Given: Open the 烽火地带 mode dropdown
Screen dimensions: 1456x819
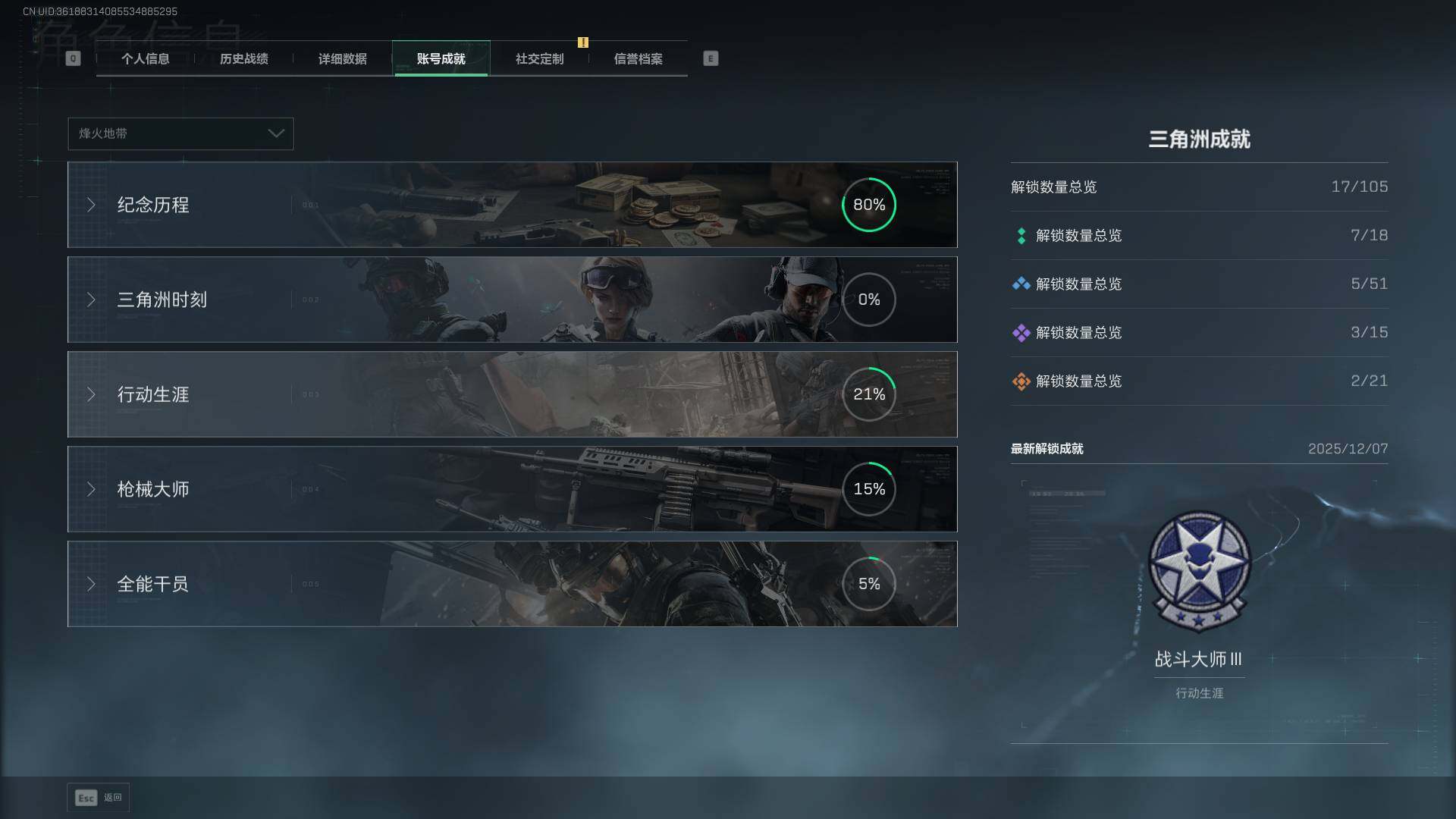Looking at the screenshot, I should pos(180,133).
